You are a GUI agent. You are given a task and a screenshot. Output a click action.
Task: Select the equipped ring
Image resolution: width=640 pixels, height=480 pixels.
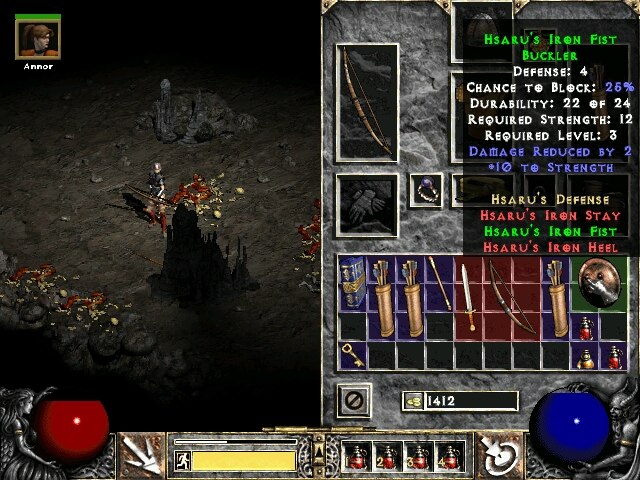[426, 188]
